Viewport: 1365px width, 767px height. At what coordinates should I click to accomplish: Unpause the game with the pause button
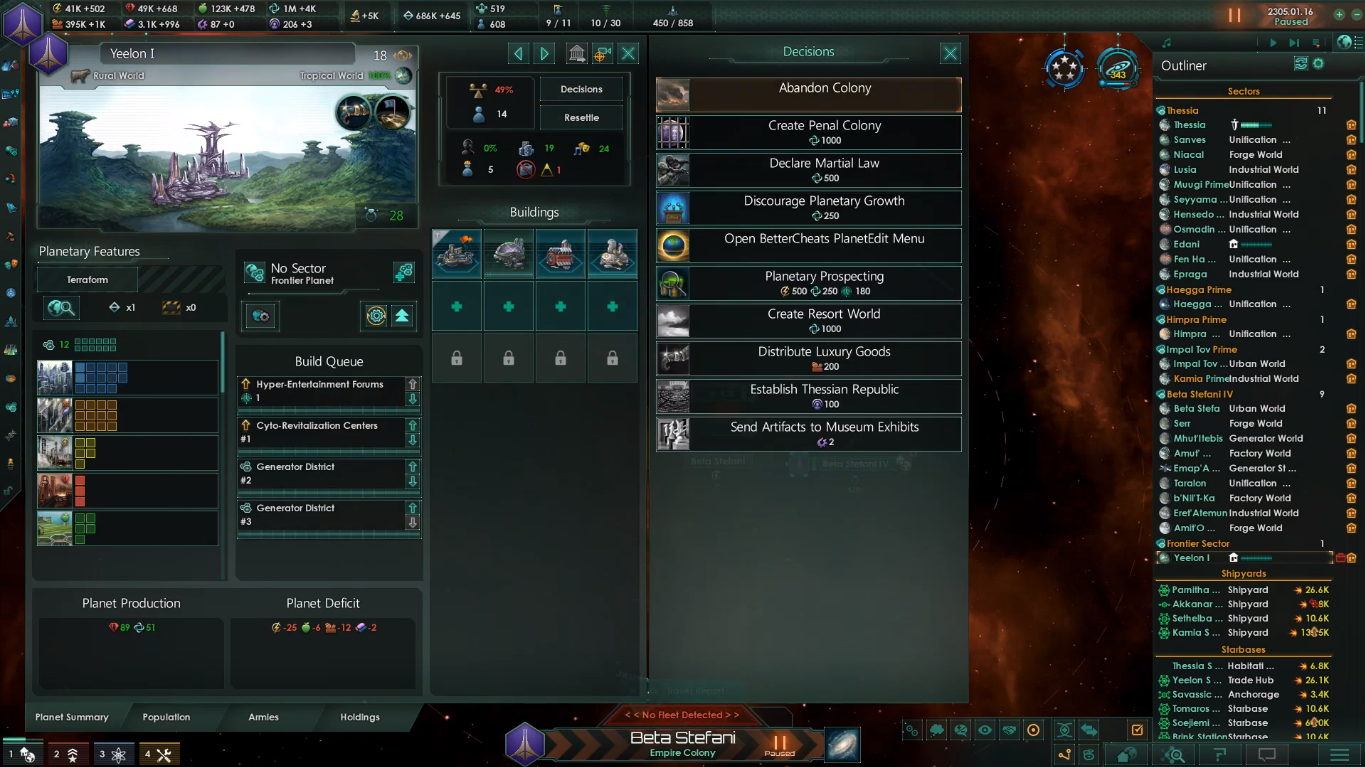pos(1234,16)
